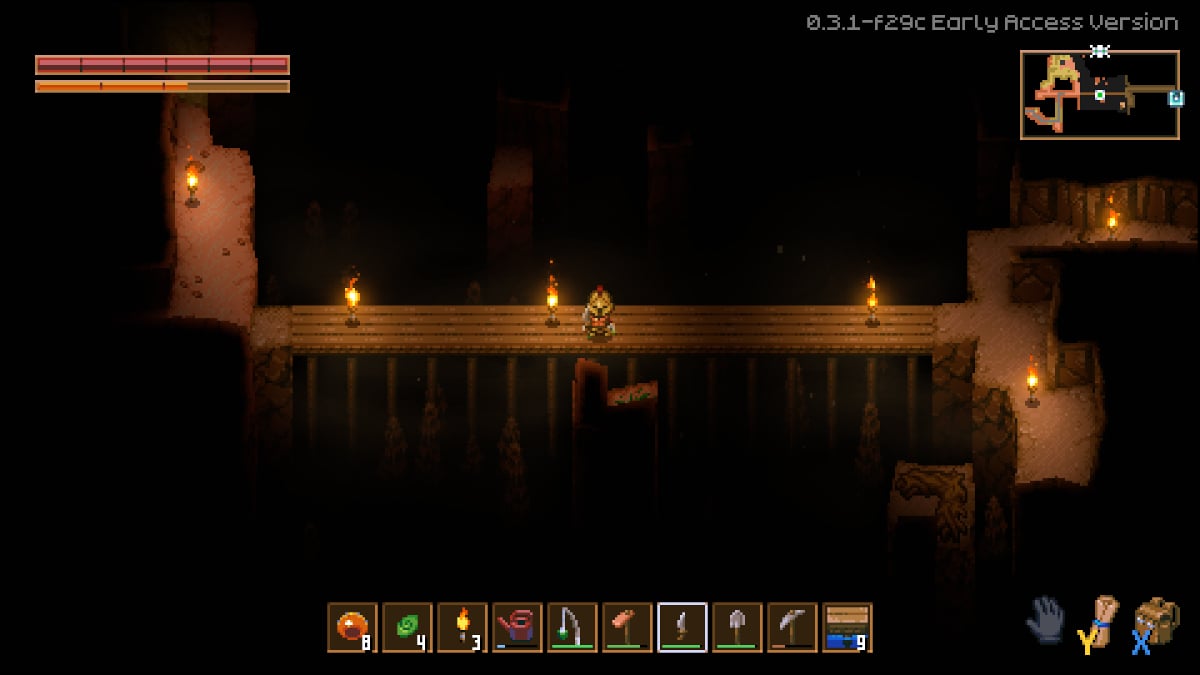The height and width of the screenshot is (675, 1200).
Task: Open the cave minimap
Action: point(1099,95)
